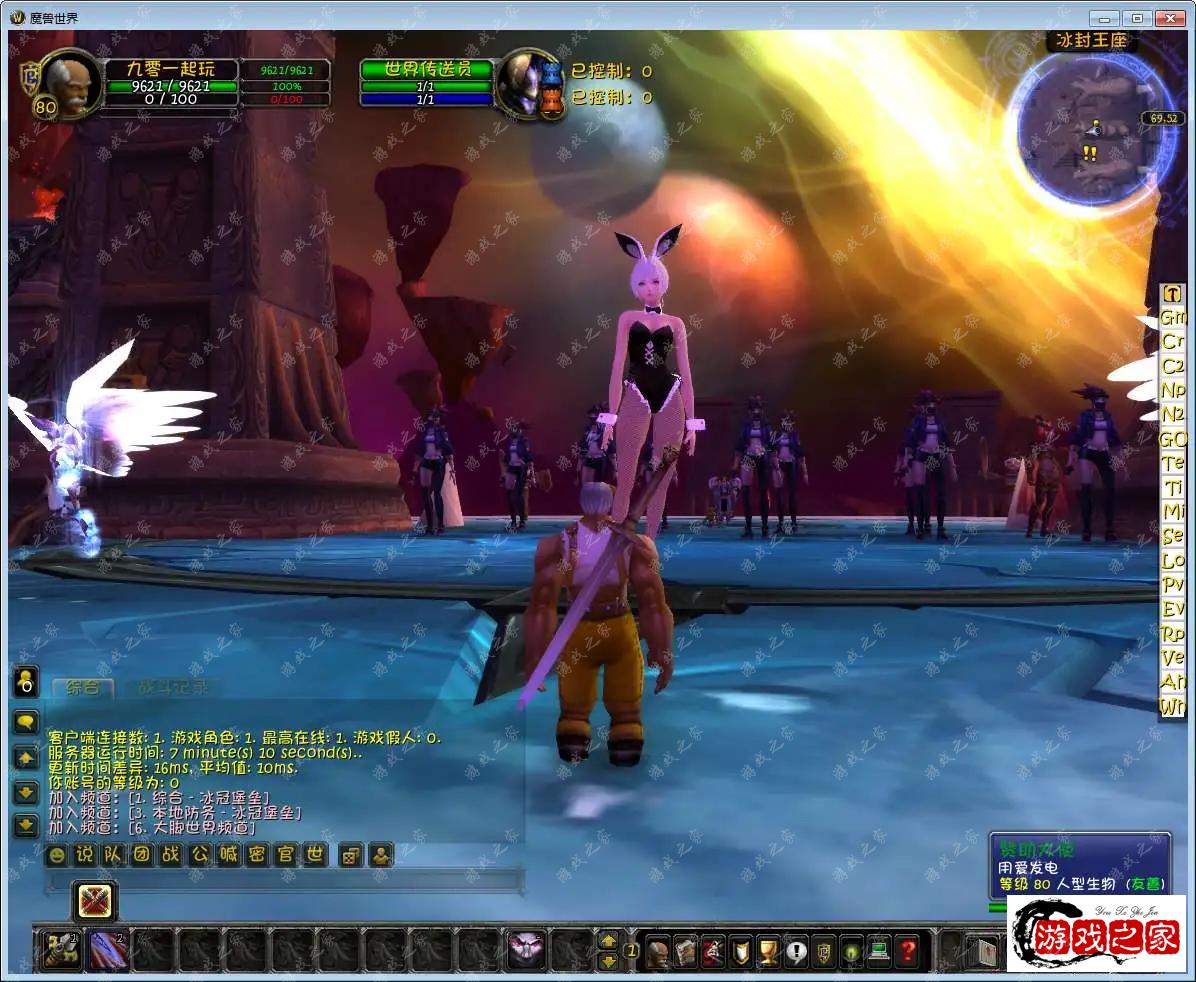This screenshot has height=982, width=1196.
Task: Roll the dice button in chat bar
Action: [351, 856]
